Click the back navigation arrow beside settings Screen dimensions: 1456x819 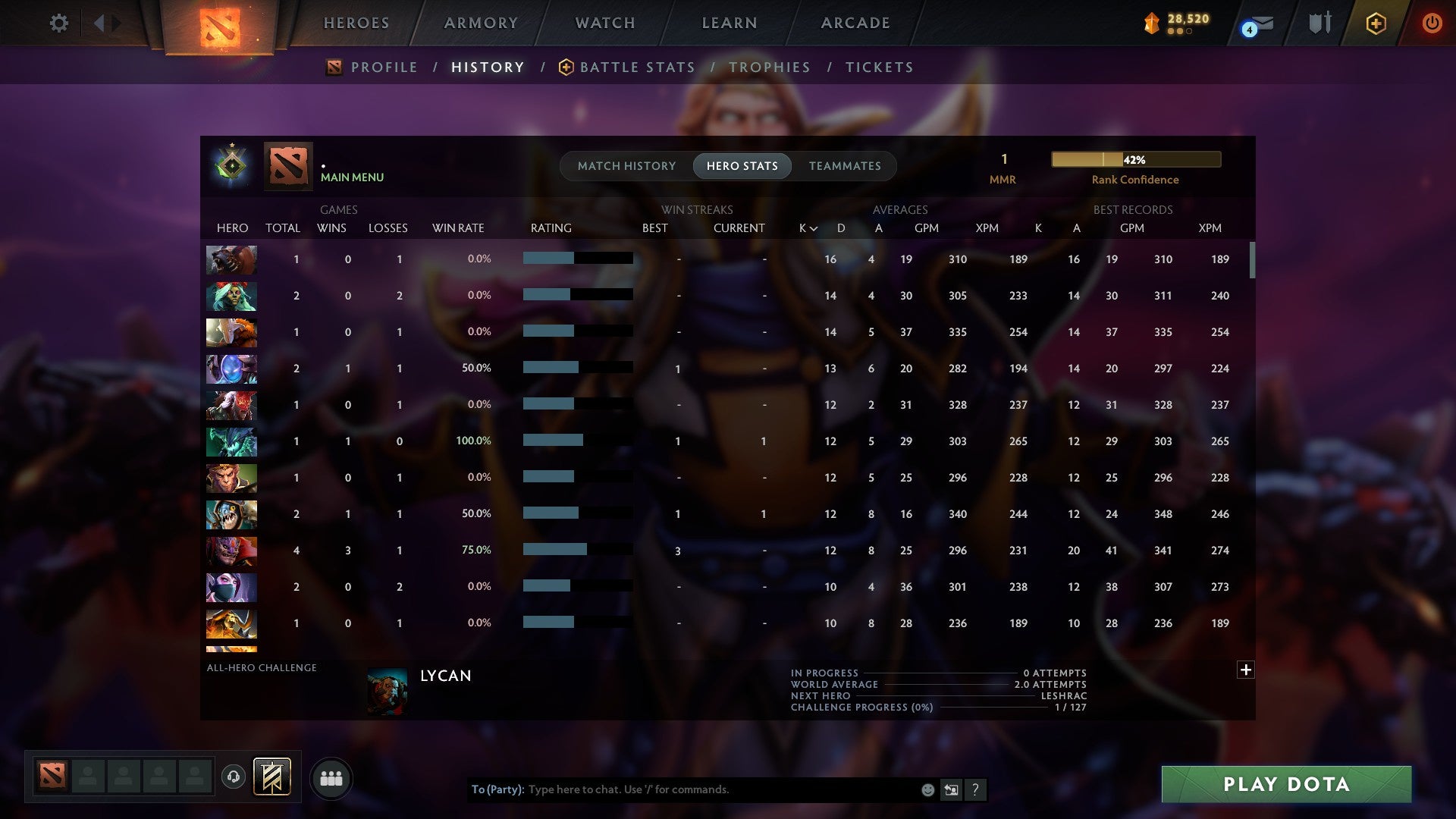99,21
